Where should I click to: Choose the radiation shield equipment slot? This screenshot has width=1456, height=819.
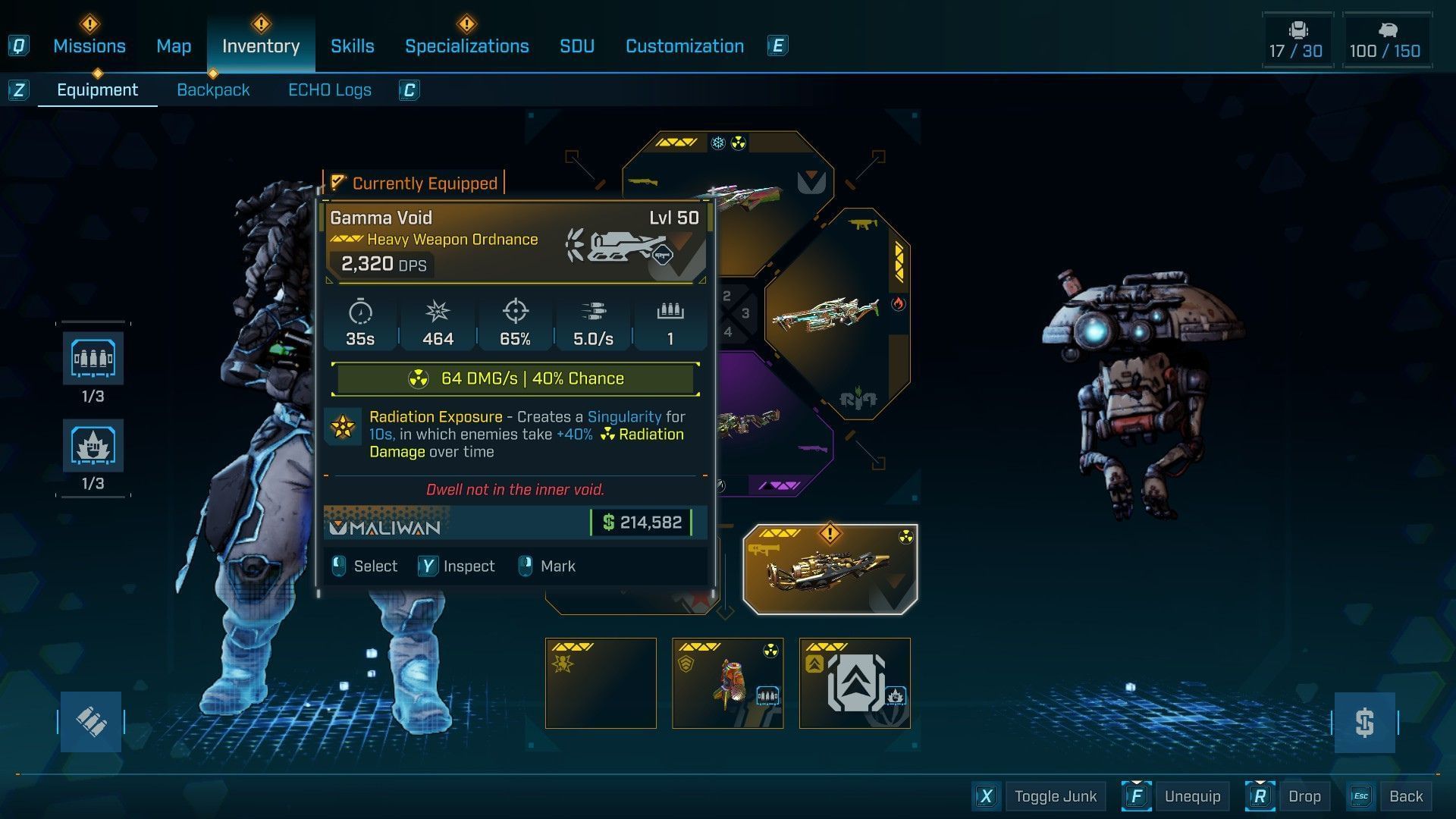727,683
